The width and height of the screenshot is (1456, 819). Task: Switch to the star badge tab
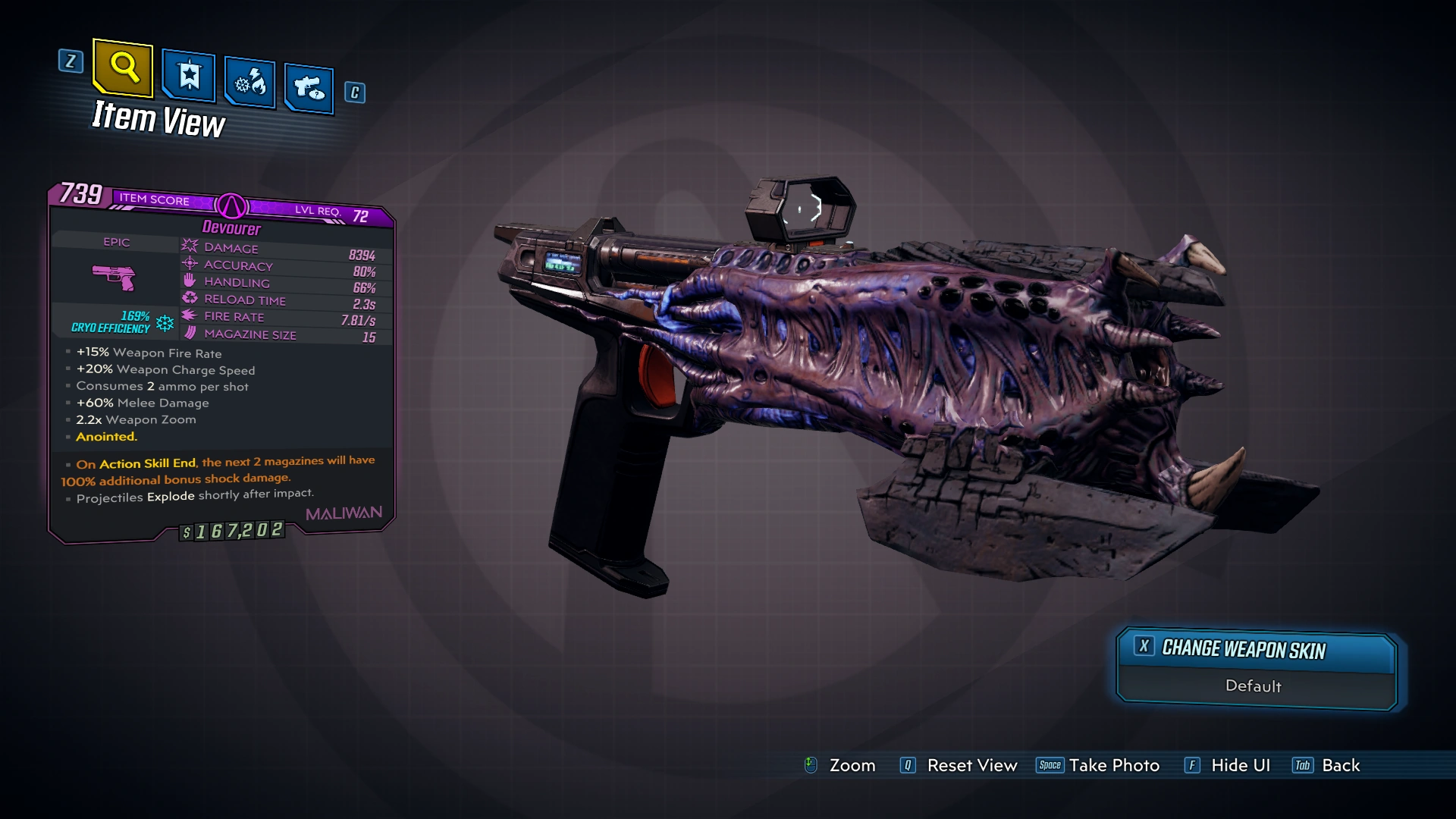pyautogui.click(x=188, y=76)
